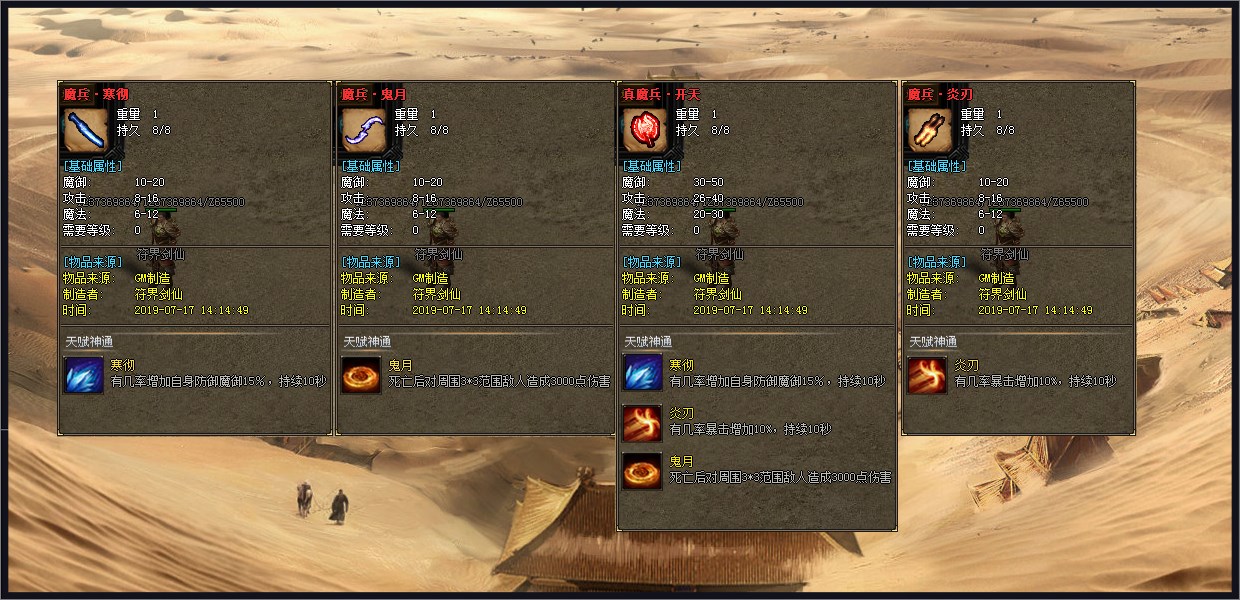
Task: Select the blue blade icon of 魔兵·寒彻
Action: (84, 129)
